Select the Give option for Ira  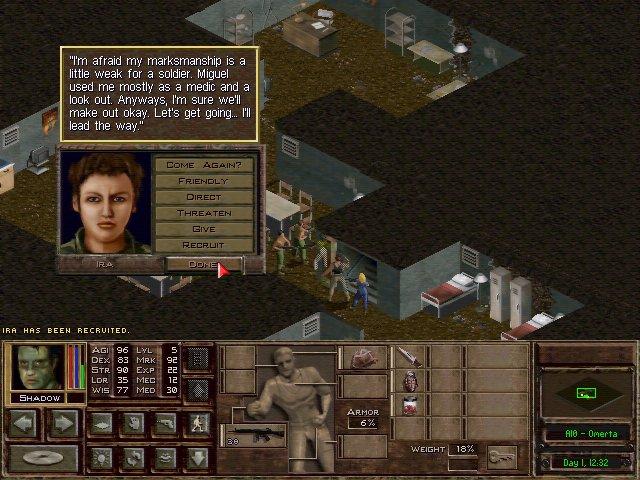point(203,229)
